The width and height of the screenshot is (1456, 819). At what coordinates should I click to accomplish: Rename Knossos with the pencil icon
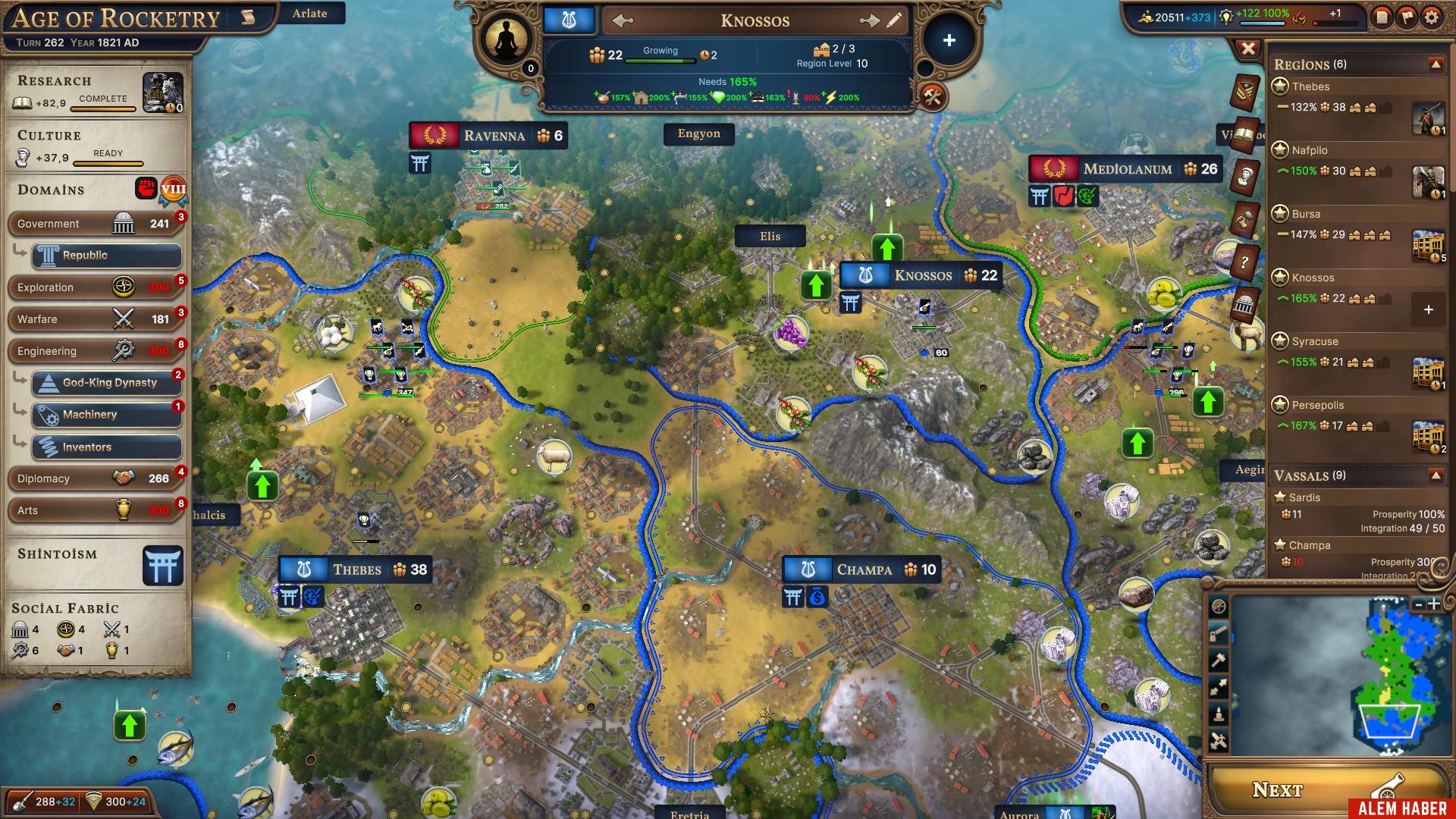pos(895,20)
